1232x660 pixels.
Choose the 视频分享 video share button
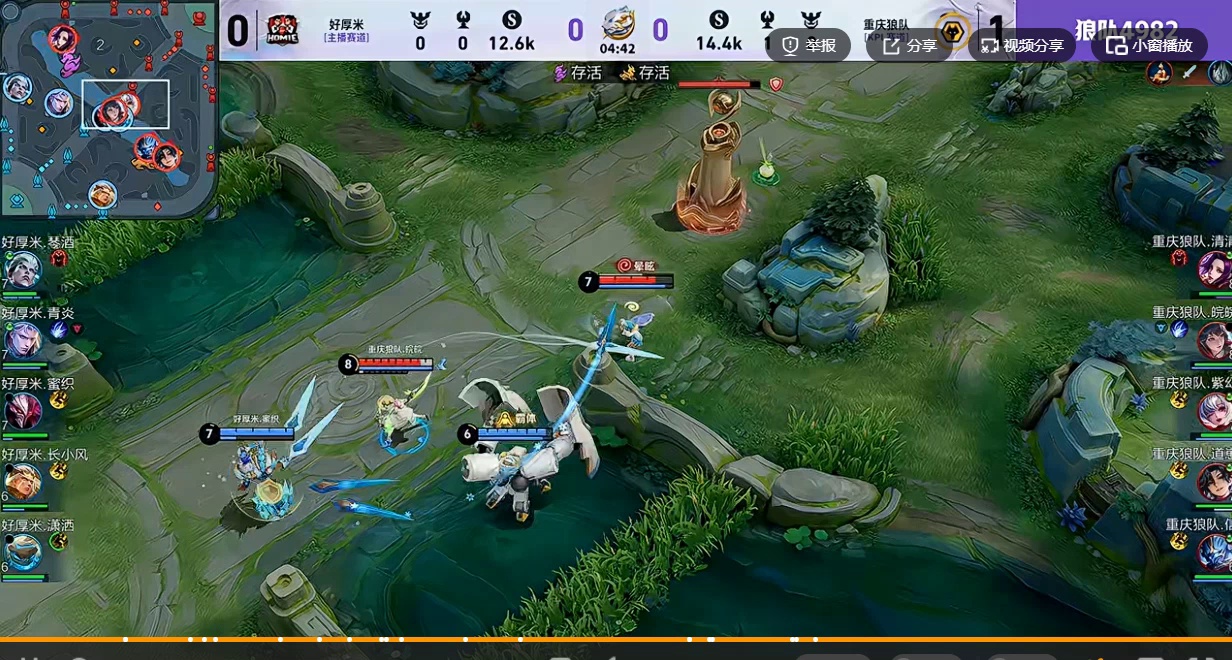(1021, 45)
